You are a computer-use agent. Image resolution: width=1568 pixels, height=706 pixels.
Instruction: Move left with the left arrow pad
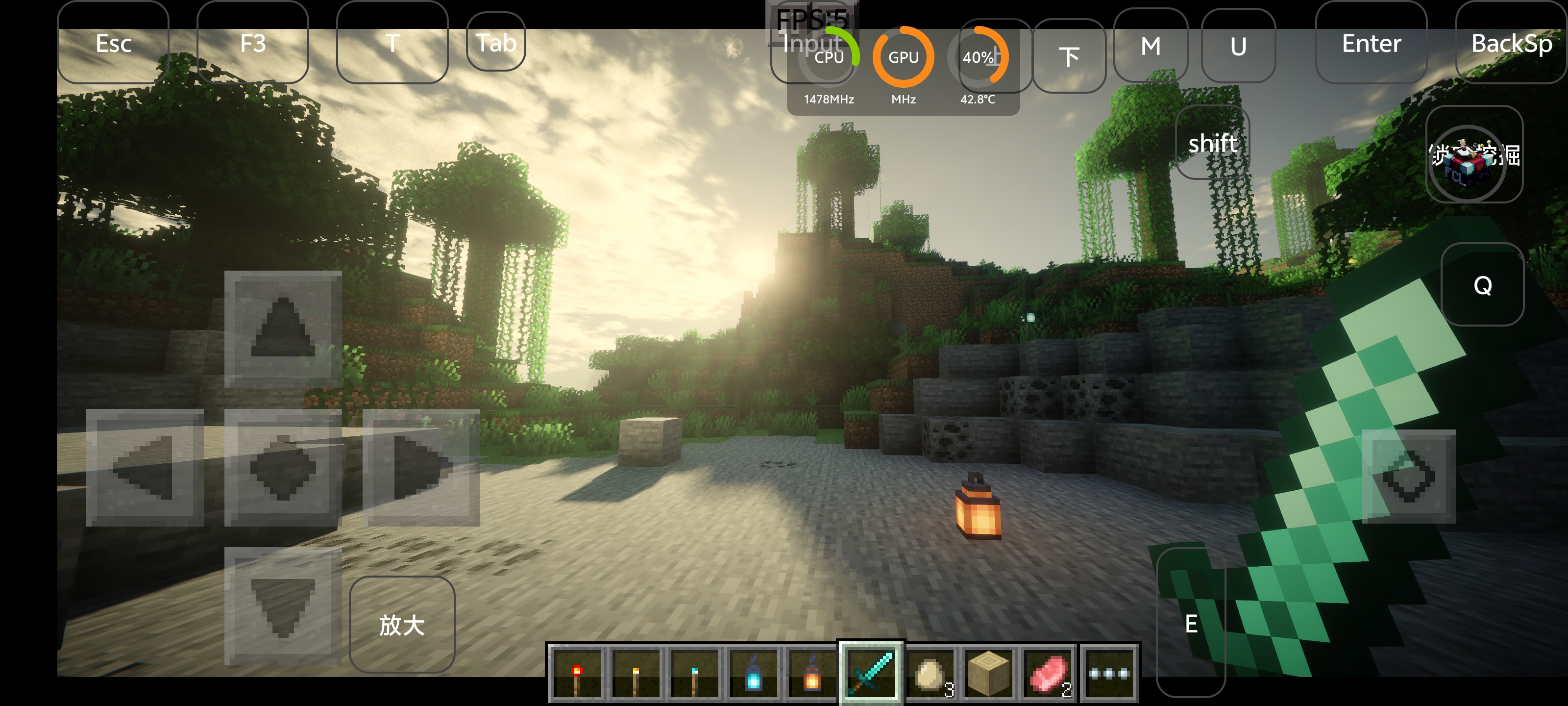145,467
